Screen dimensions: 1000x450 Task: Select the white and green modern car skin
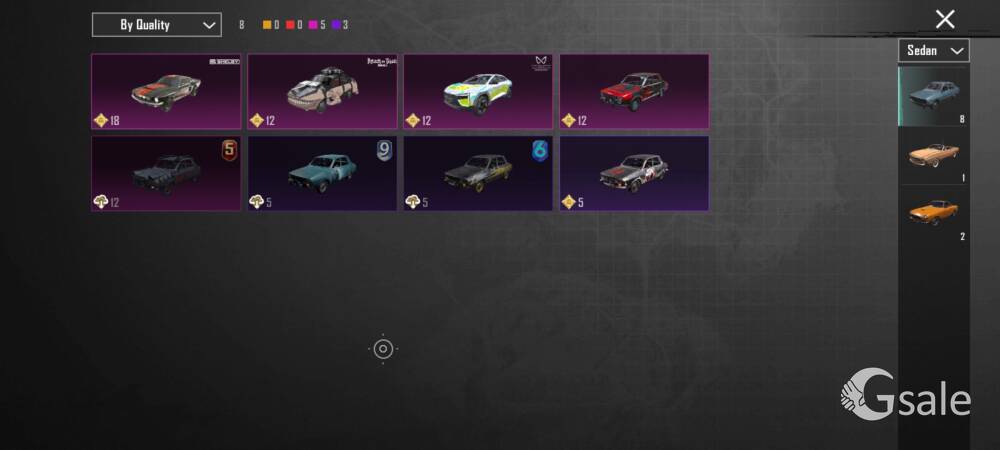click(x=478, y=91)
